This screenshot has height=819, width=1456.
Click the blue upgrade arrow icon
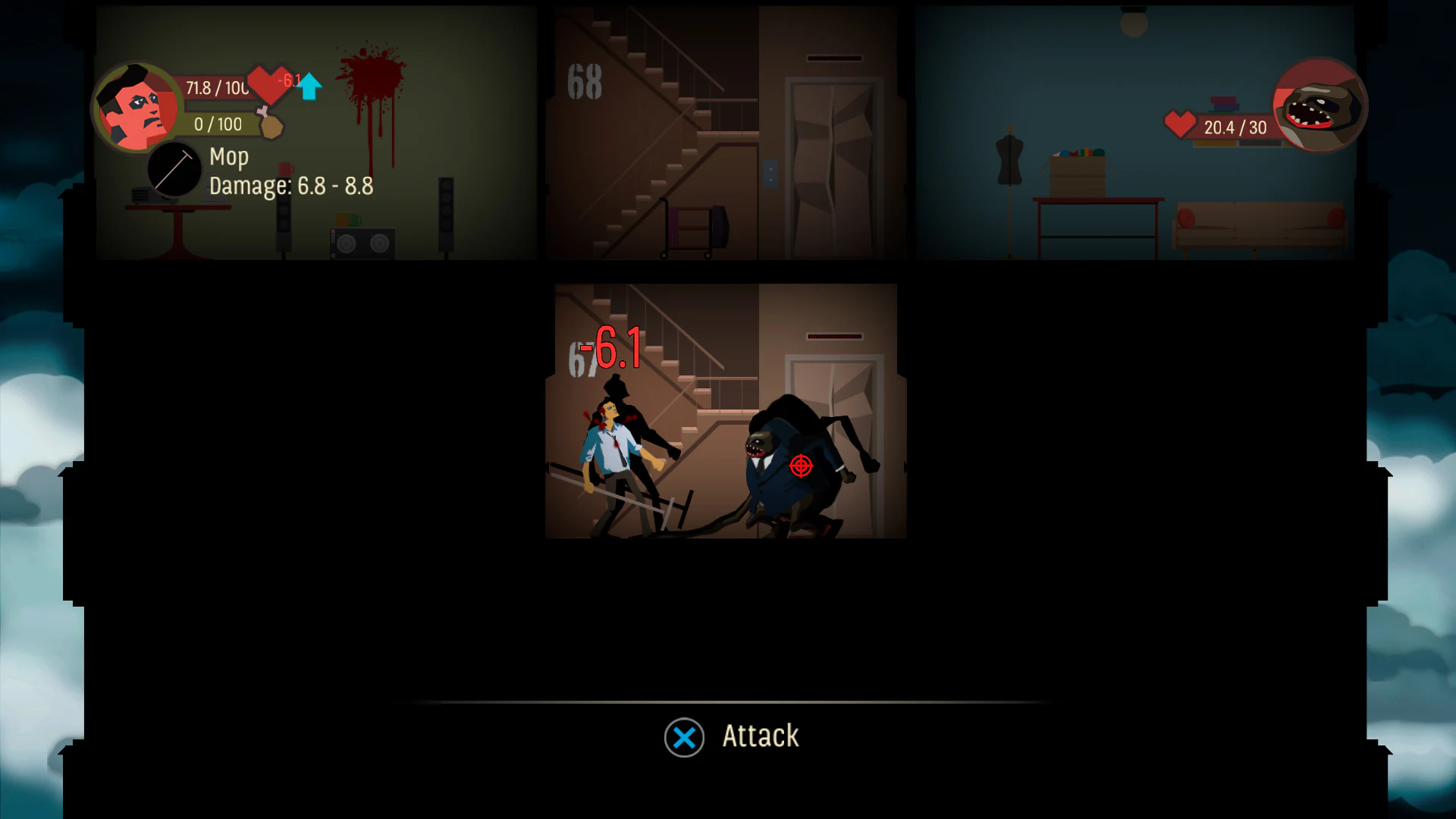[308, 86]
